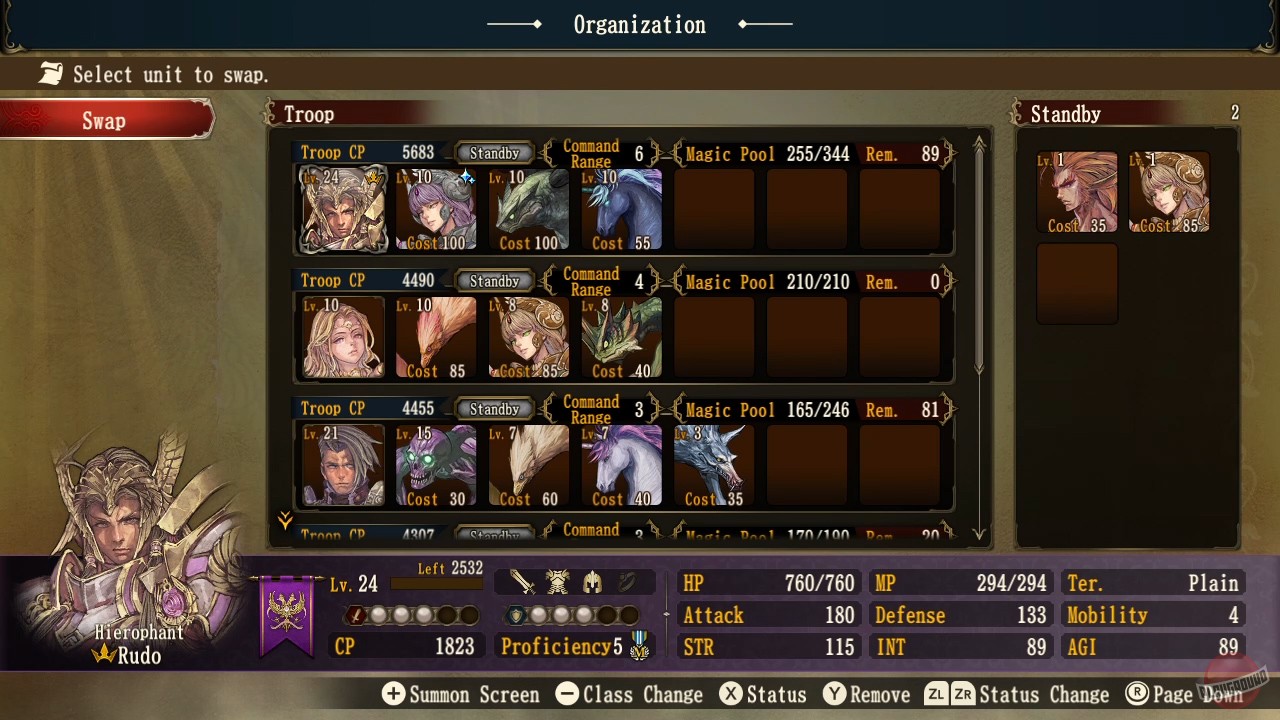Select the armor equipment slot icon

(x=558, y=582)
